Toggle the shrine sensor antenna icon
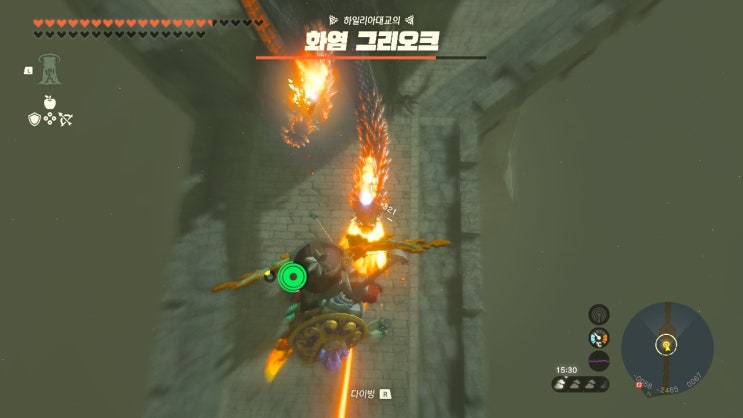Image resolution: width=743 pixels, height=418 pixels. tap(599, 314)
